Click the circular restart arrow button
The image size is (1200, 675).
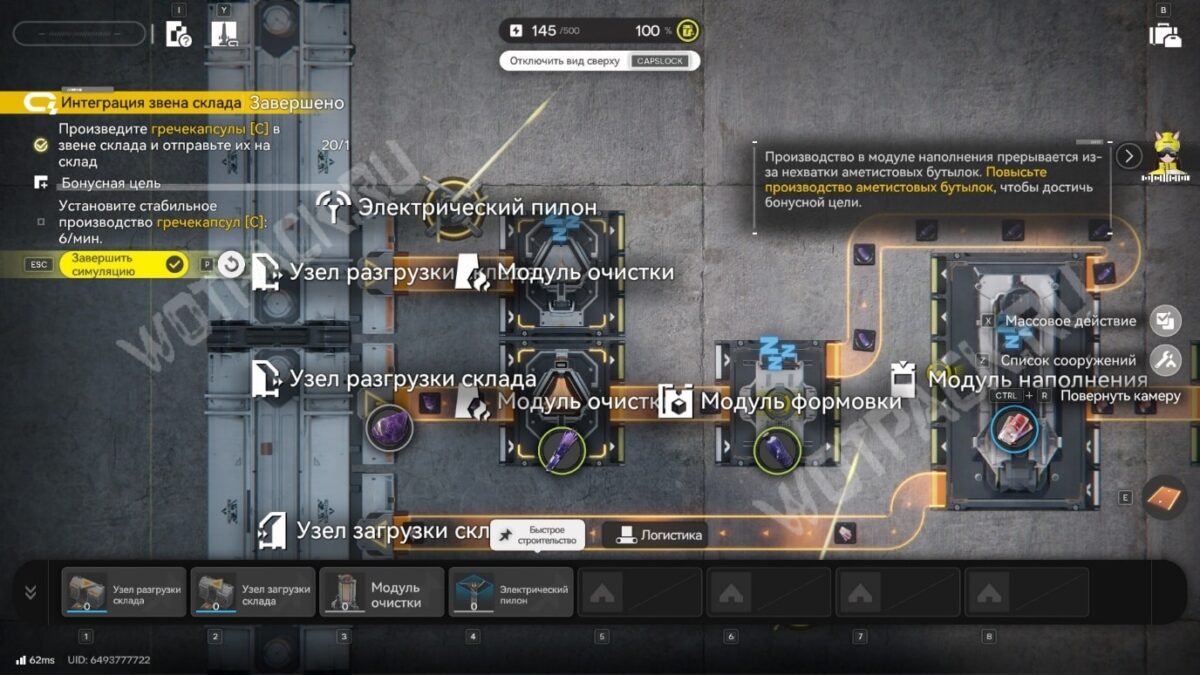tap(231, 264)
